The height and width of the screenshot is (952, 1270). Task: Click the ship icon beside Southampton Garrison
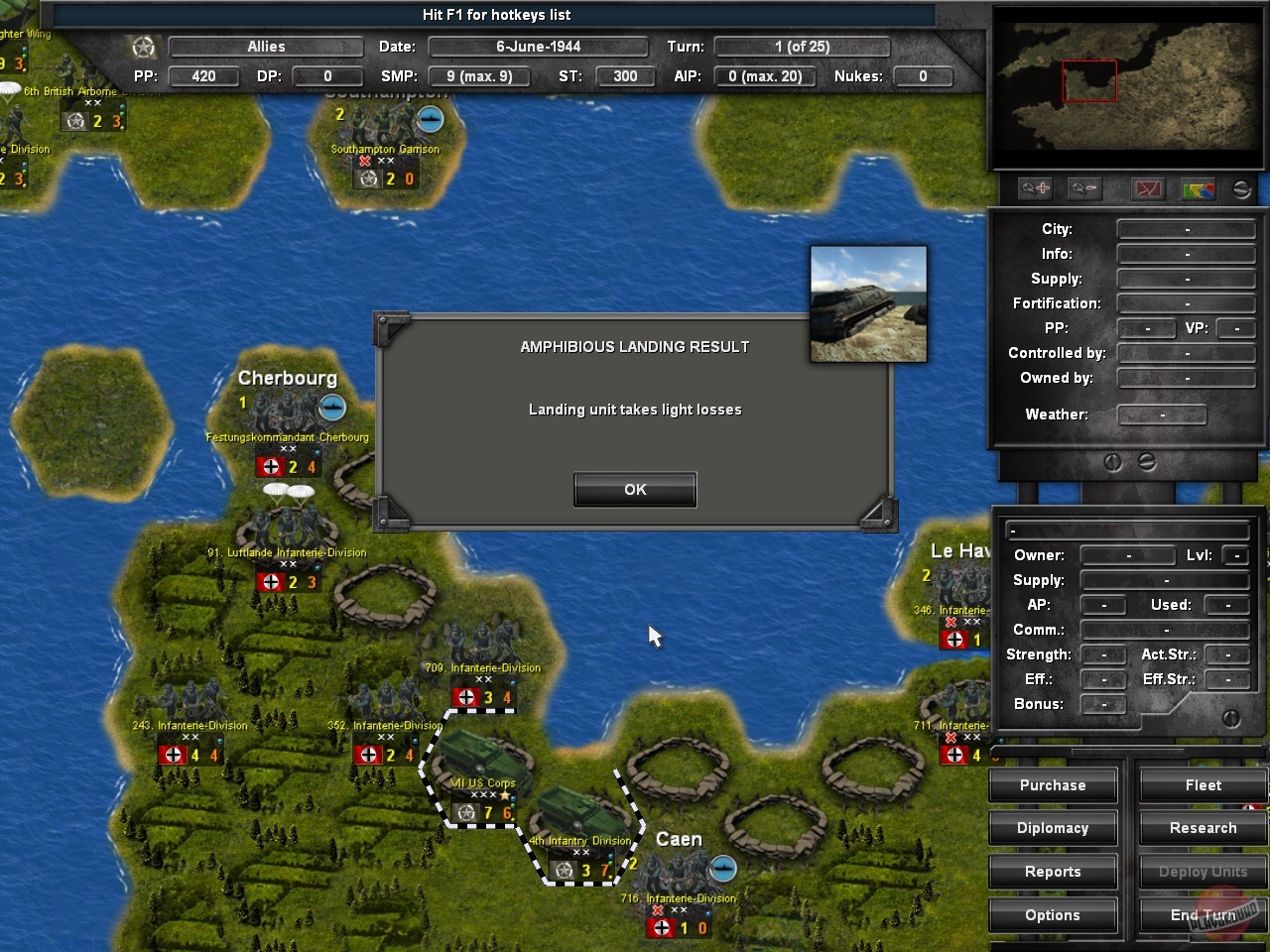point(430,119)
